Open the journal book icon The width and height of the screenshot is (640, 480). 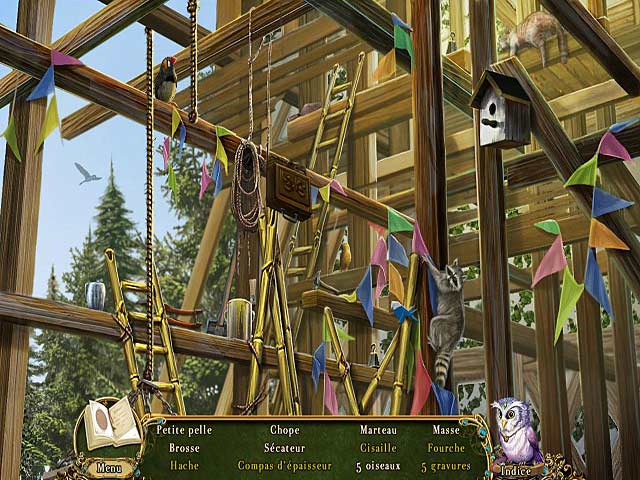point(111,424)
